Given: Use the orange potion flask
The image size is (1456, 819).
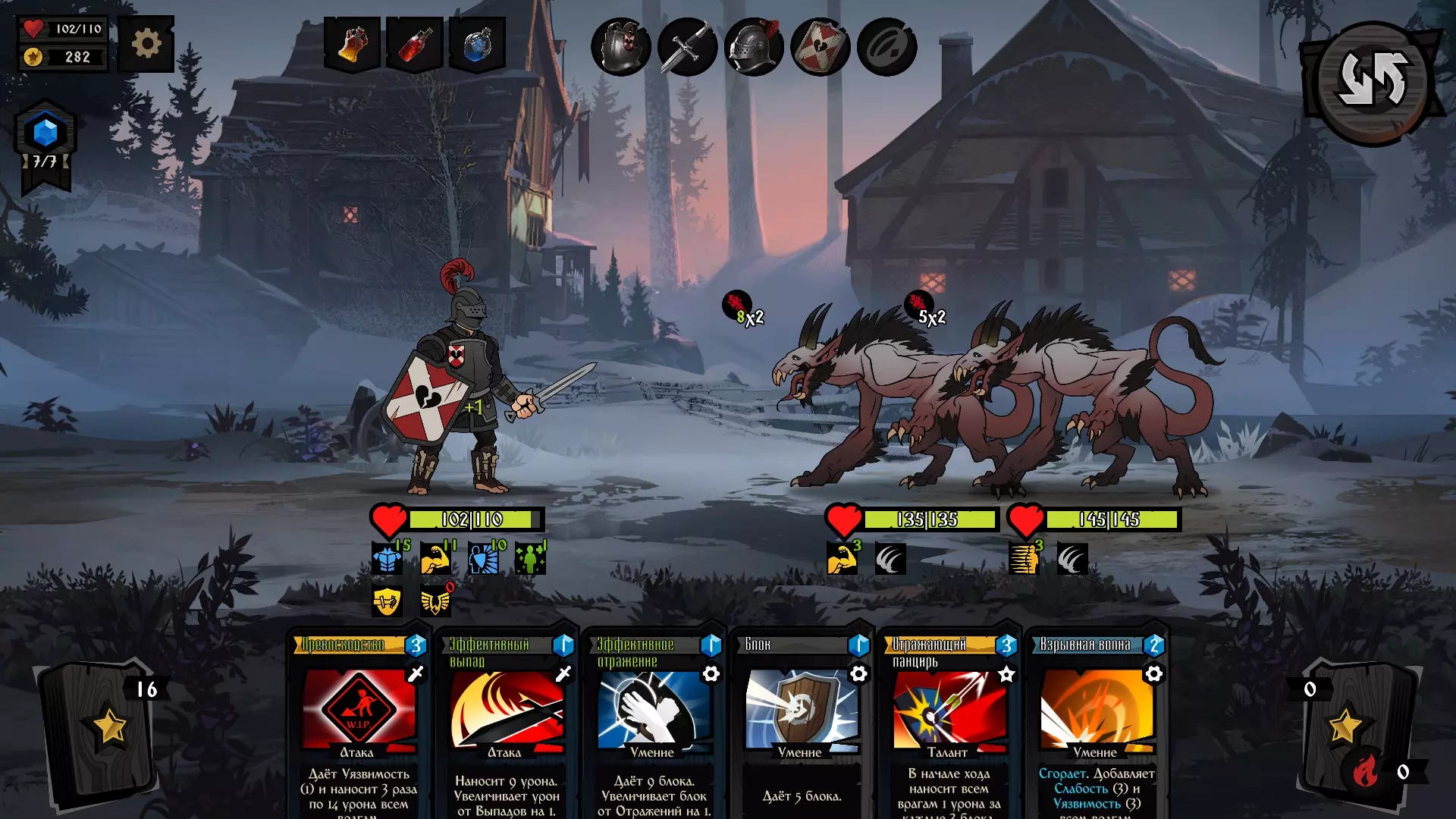Looking at the screenshot, I should (x=352, y=45).
